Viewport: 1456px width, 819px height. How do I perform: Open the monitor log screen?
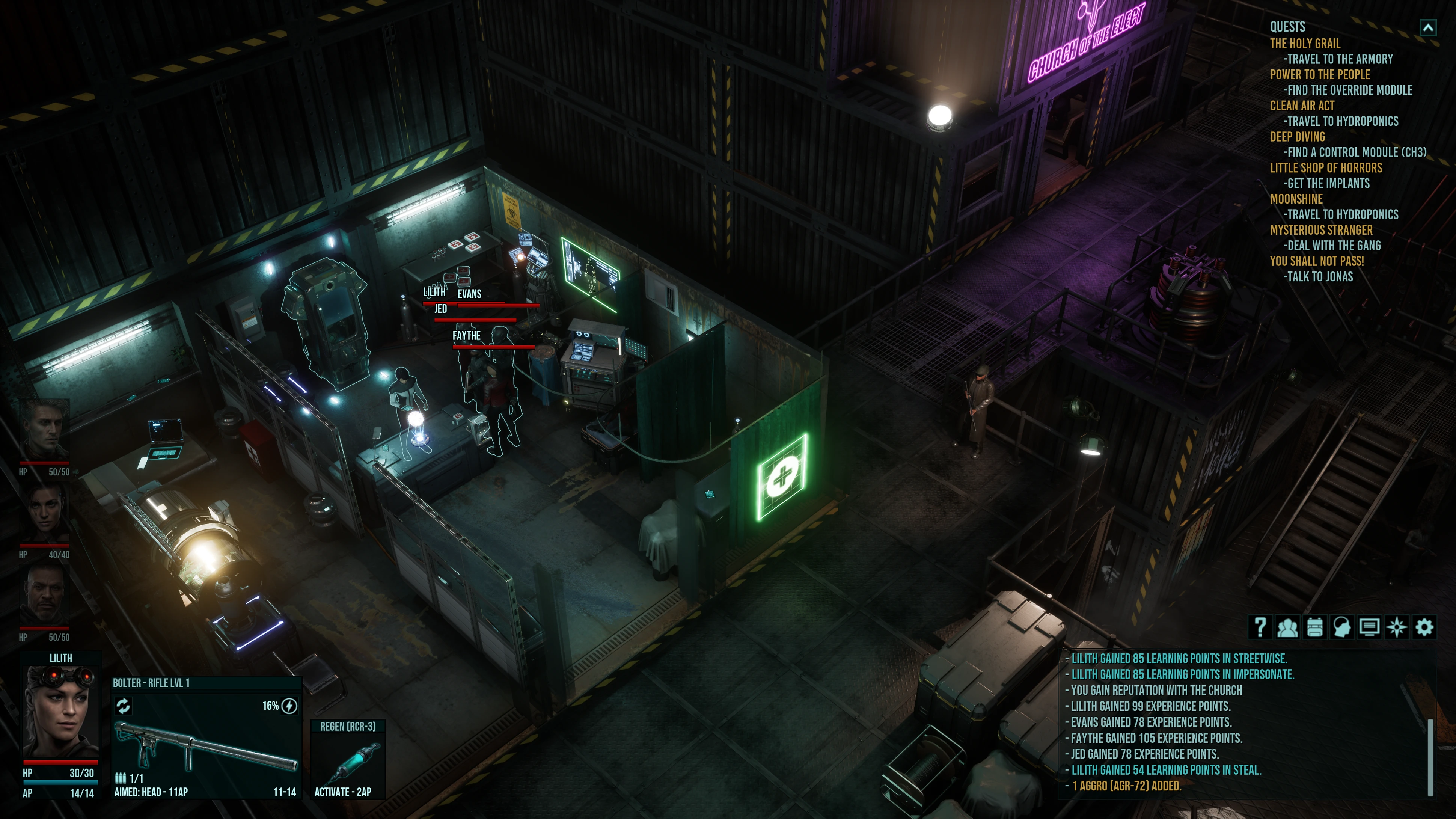click(1369, 627)
